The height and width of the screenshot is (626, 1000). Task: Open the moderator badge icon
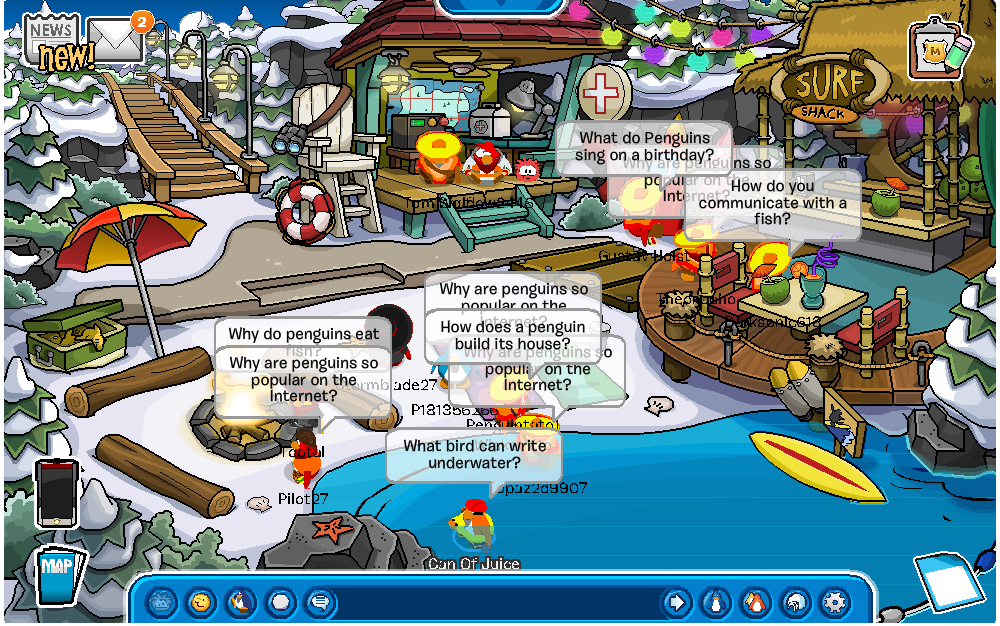(x=938, y=48)
